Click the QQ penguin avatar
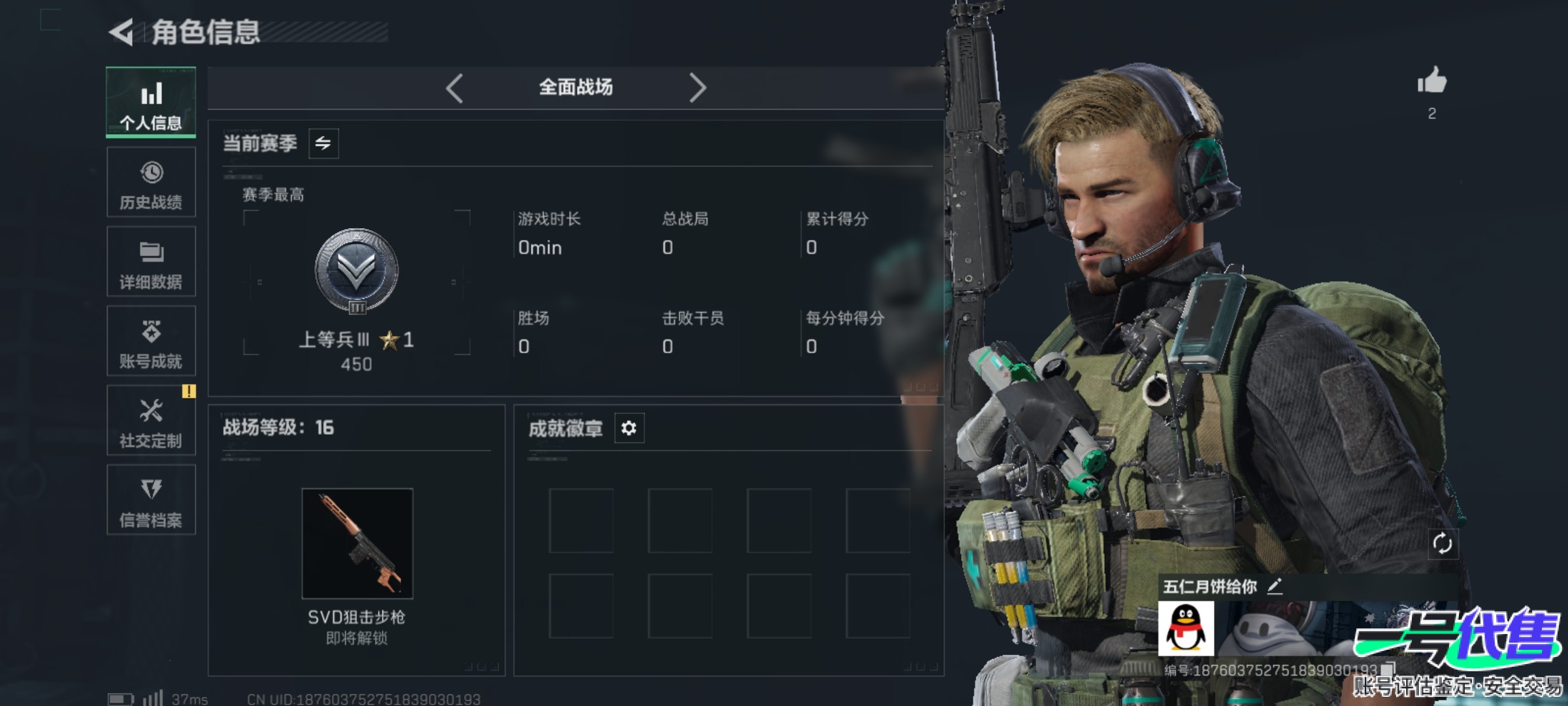1568x706 pixels. click(x=1186, y=629)
